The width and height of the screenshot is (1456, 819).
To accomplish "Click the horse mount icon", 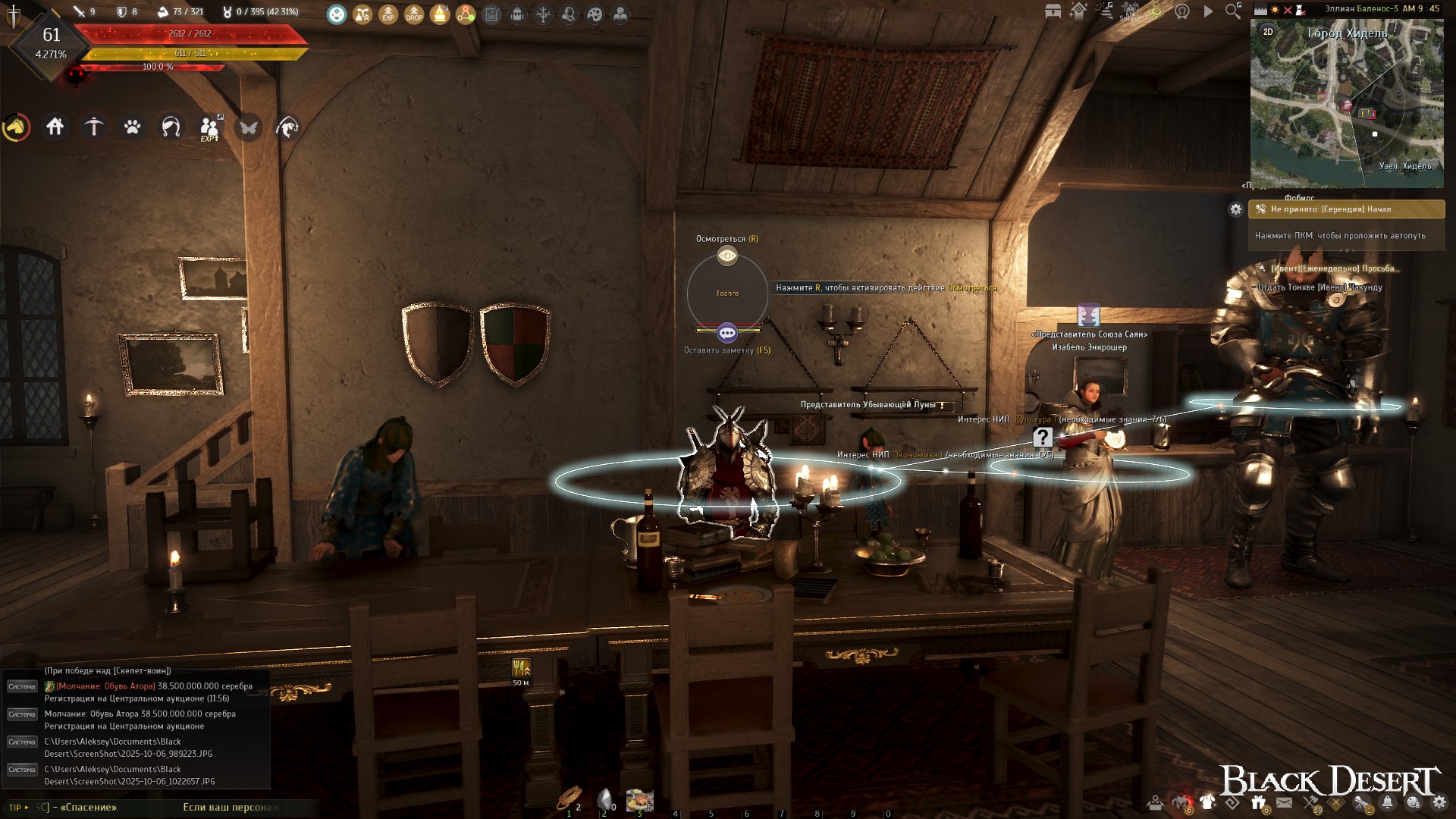I will (x=17, y=127).
